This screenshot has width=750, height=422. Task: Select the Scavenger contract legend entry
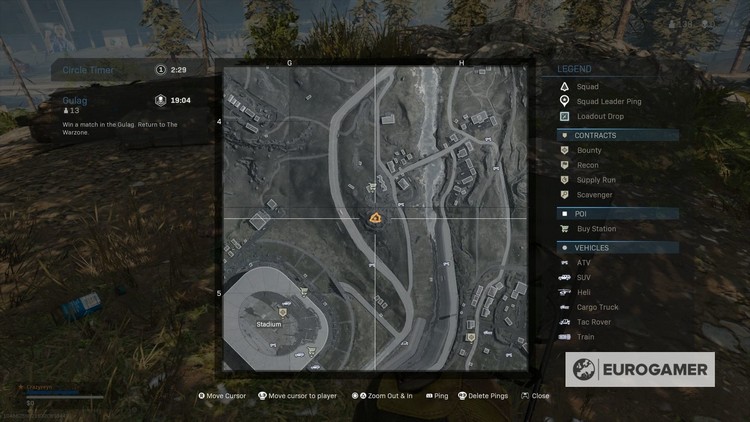(x=594, y=195)
